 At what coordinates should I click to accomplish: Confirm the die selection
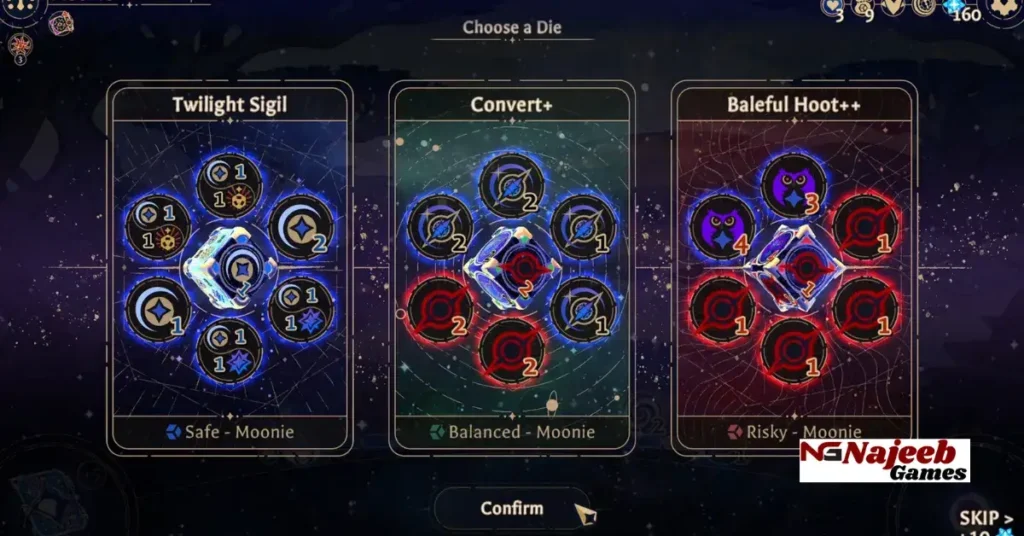512,508
